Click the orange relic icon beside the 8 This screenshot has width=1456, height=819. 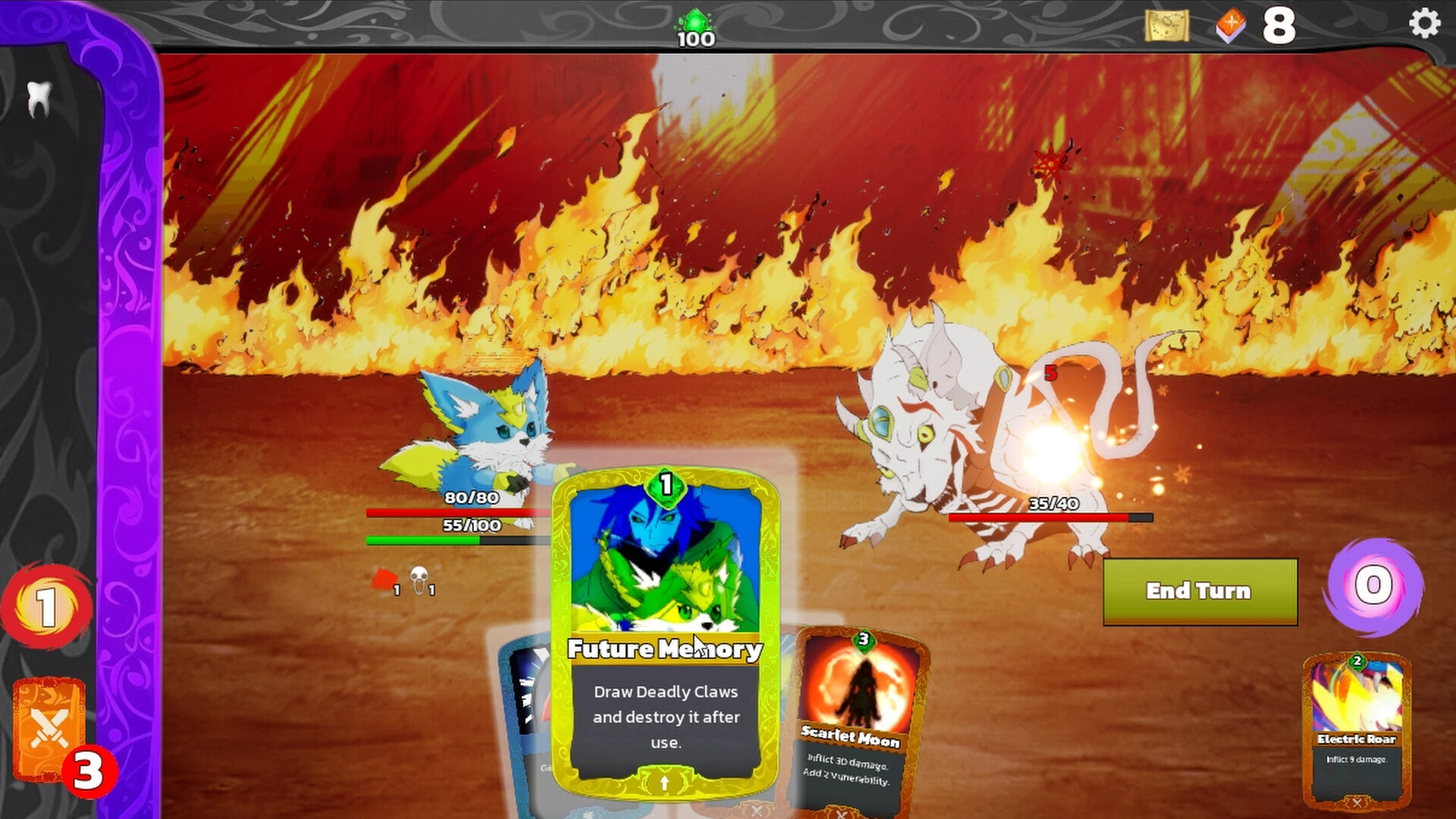click(x=1231, y=25)
